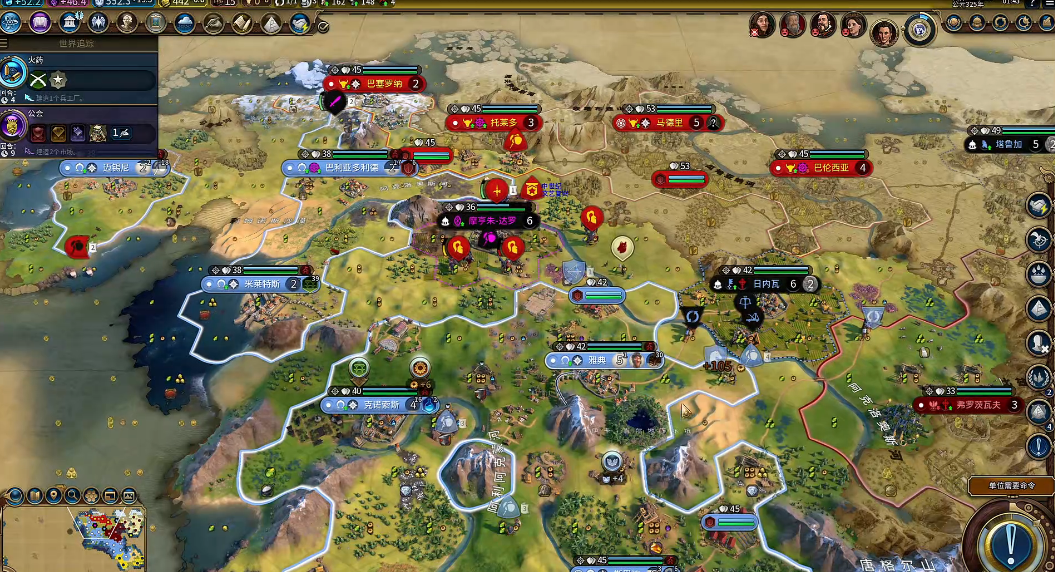
Task: Click the long-haired leader portrait with crossed-swords badge
Action: (x=762, y=24)
